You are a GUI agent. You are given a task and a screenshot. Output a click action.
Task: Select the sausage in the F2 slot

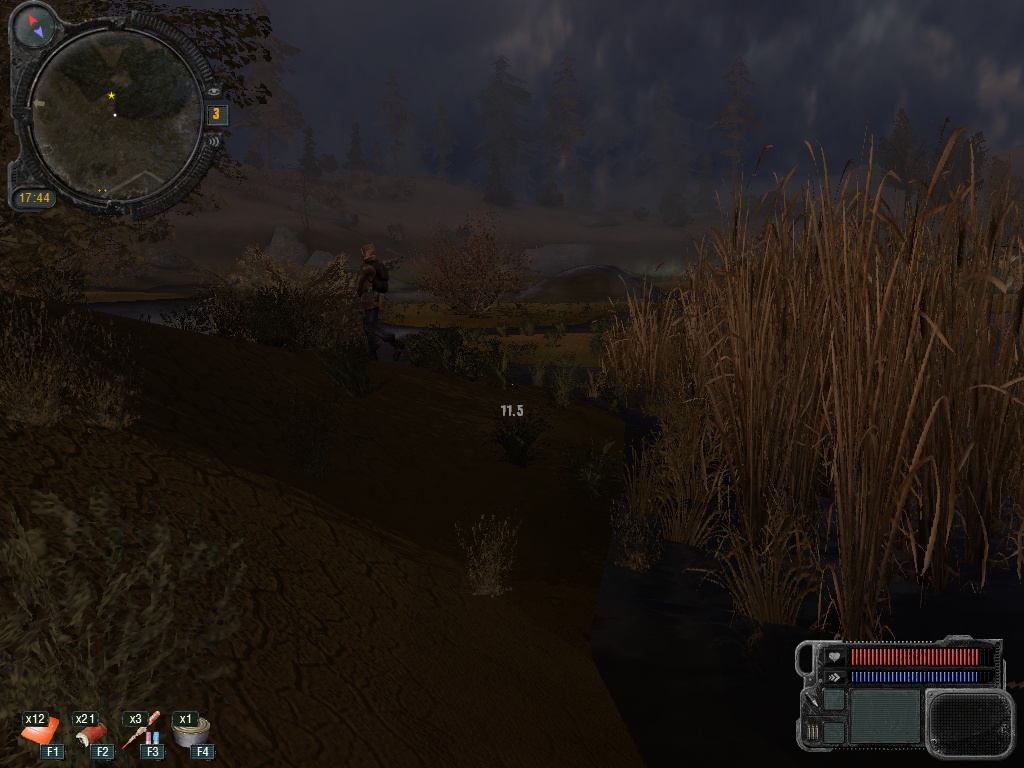91,733
